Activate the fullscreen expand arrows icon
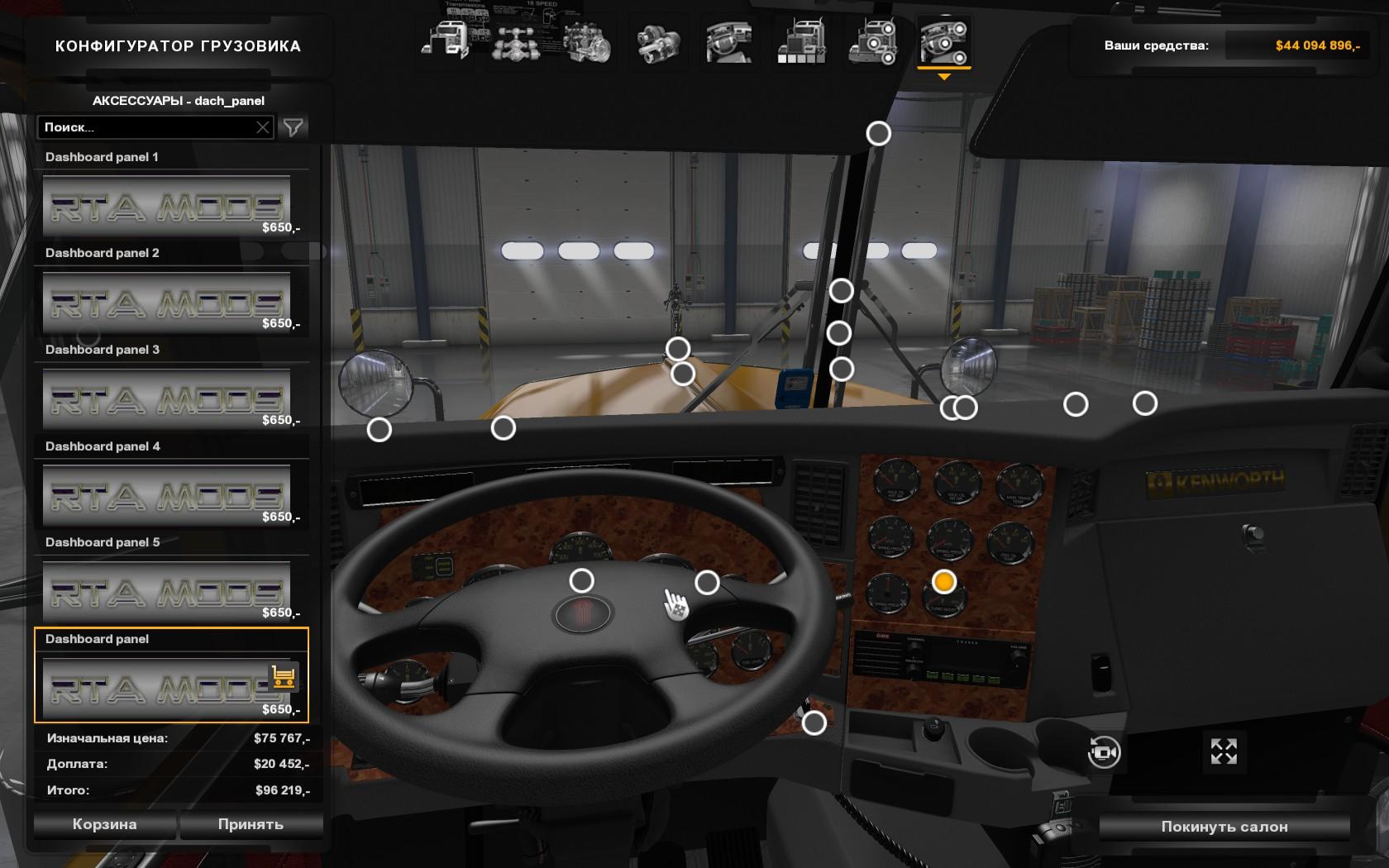1389x868 pixels. click(x=1224, y=751)
